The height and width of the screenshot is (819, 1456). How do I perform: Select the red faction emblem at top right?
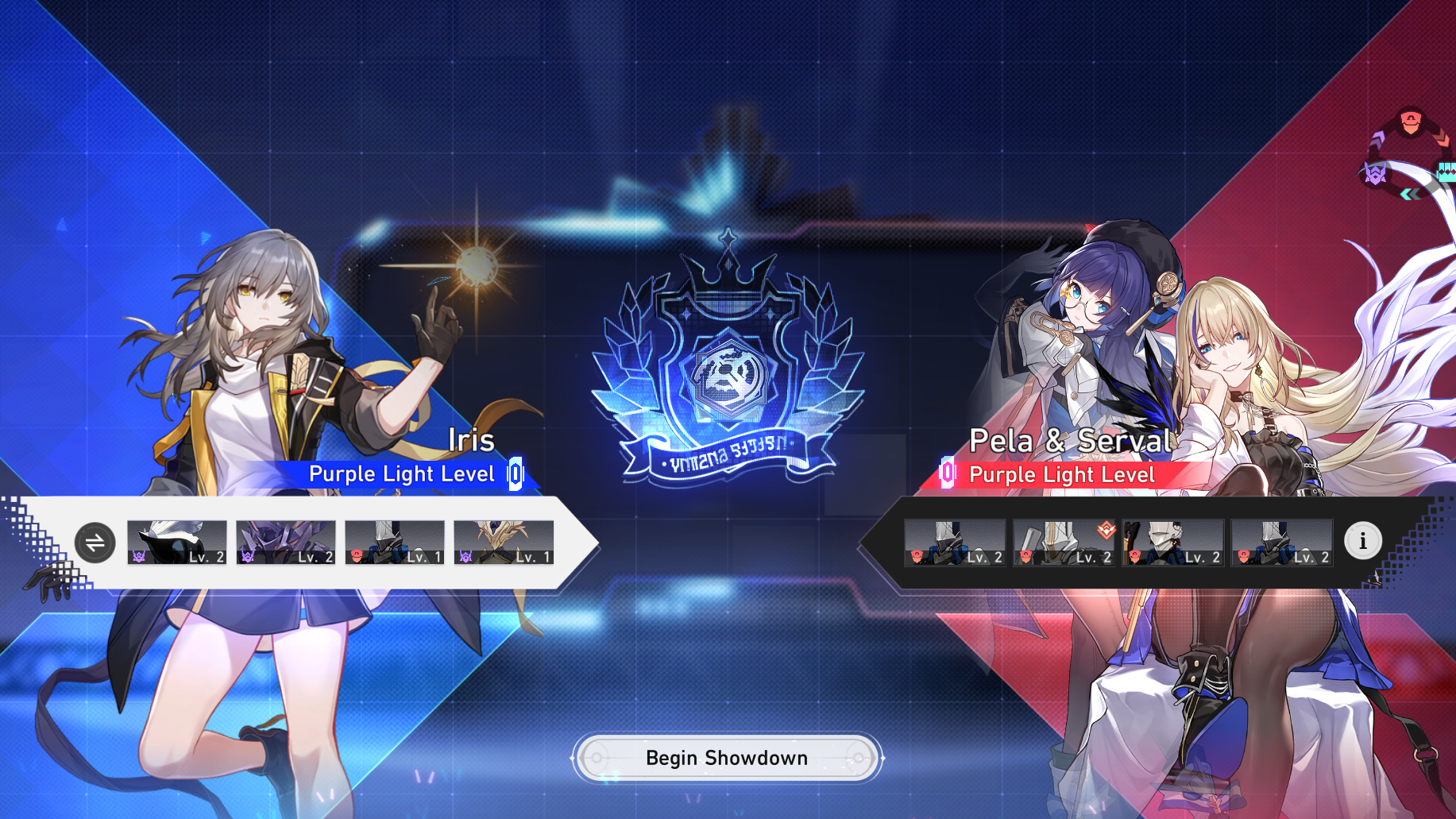click(1411, 120)
